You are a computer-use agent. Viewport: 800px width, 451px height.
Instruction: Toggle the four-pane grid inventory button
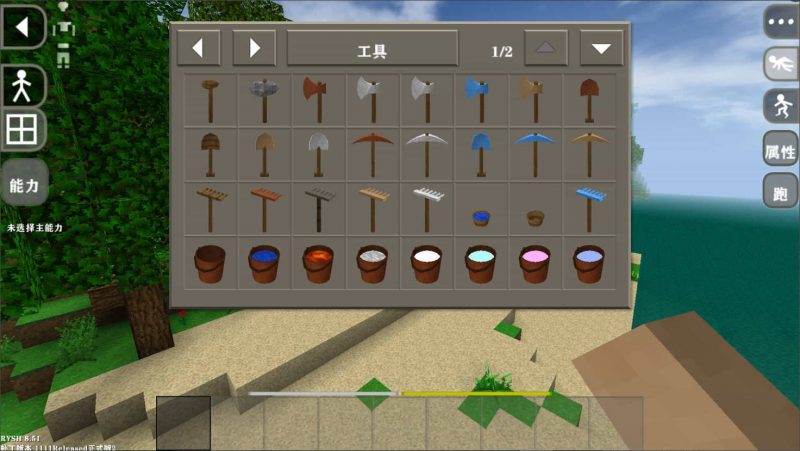(22, 131)
